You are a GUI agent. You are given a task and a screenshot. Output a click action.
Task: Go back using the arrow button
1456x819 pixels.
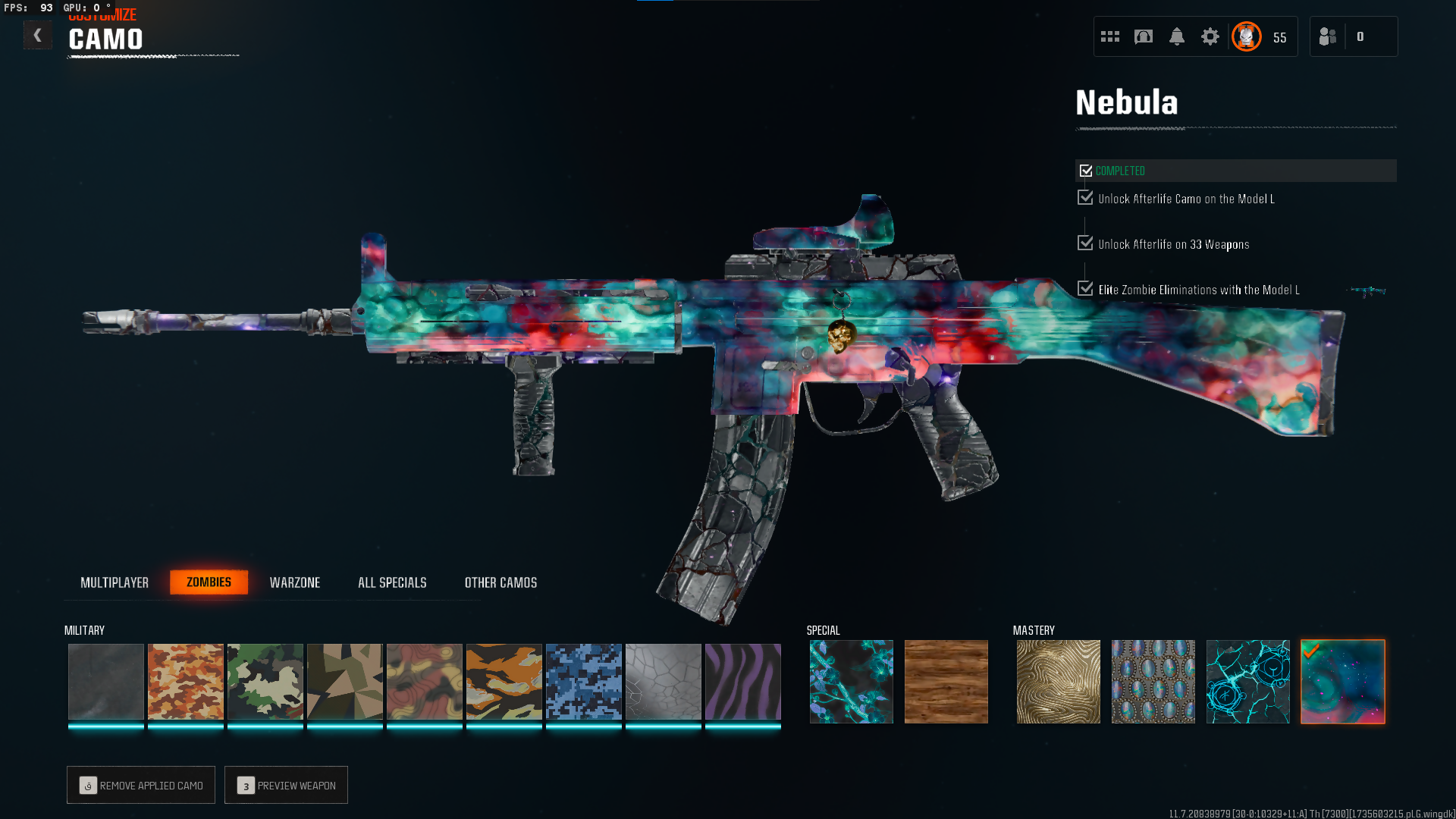(37, 36)
